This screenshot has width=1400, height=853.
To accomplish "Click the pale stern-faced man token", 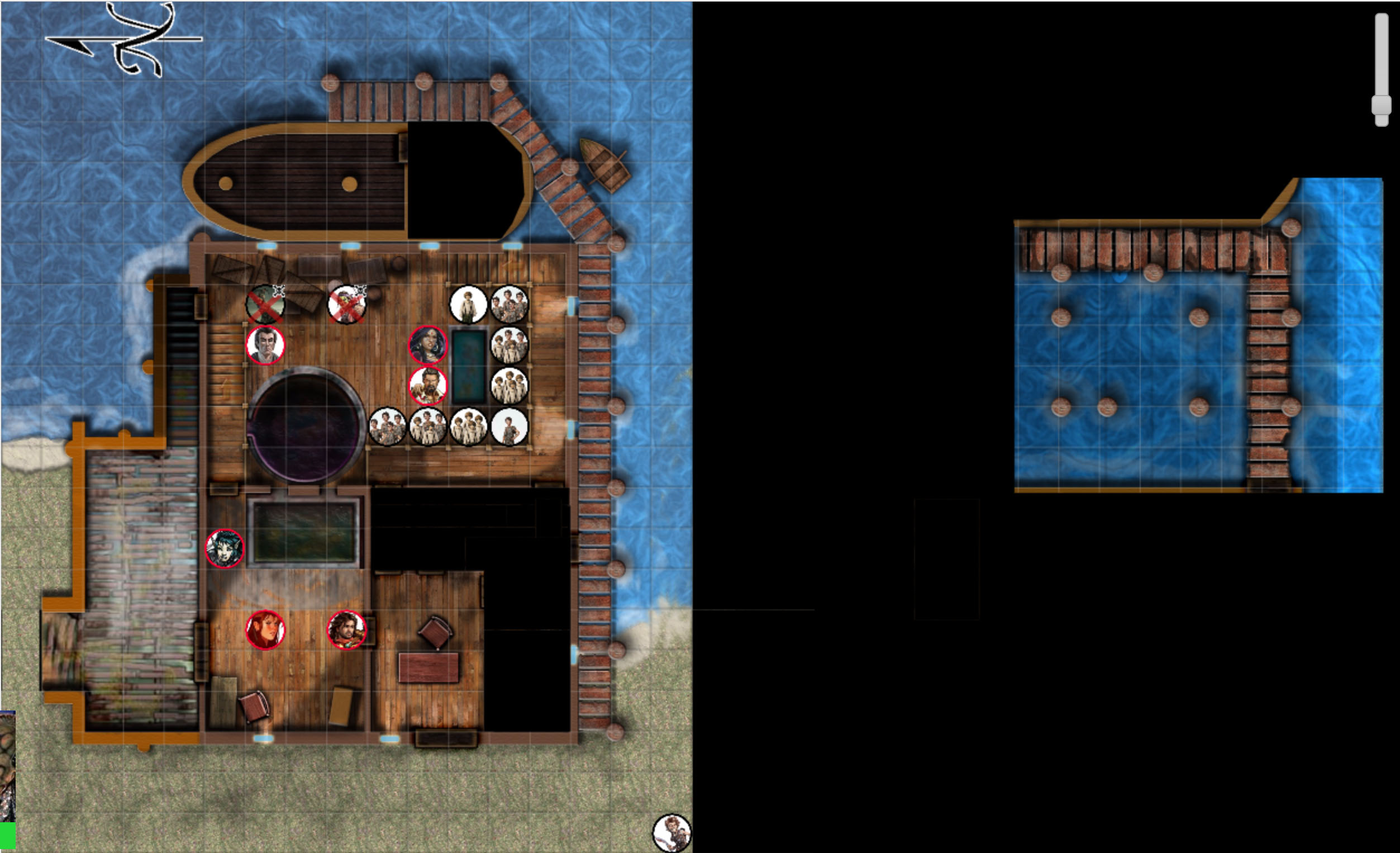I will 265,345.
